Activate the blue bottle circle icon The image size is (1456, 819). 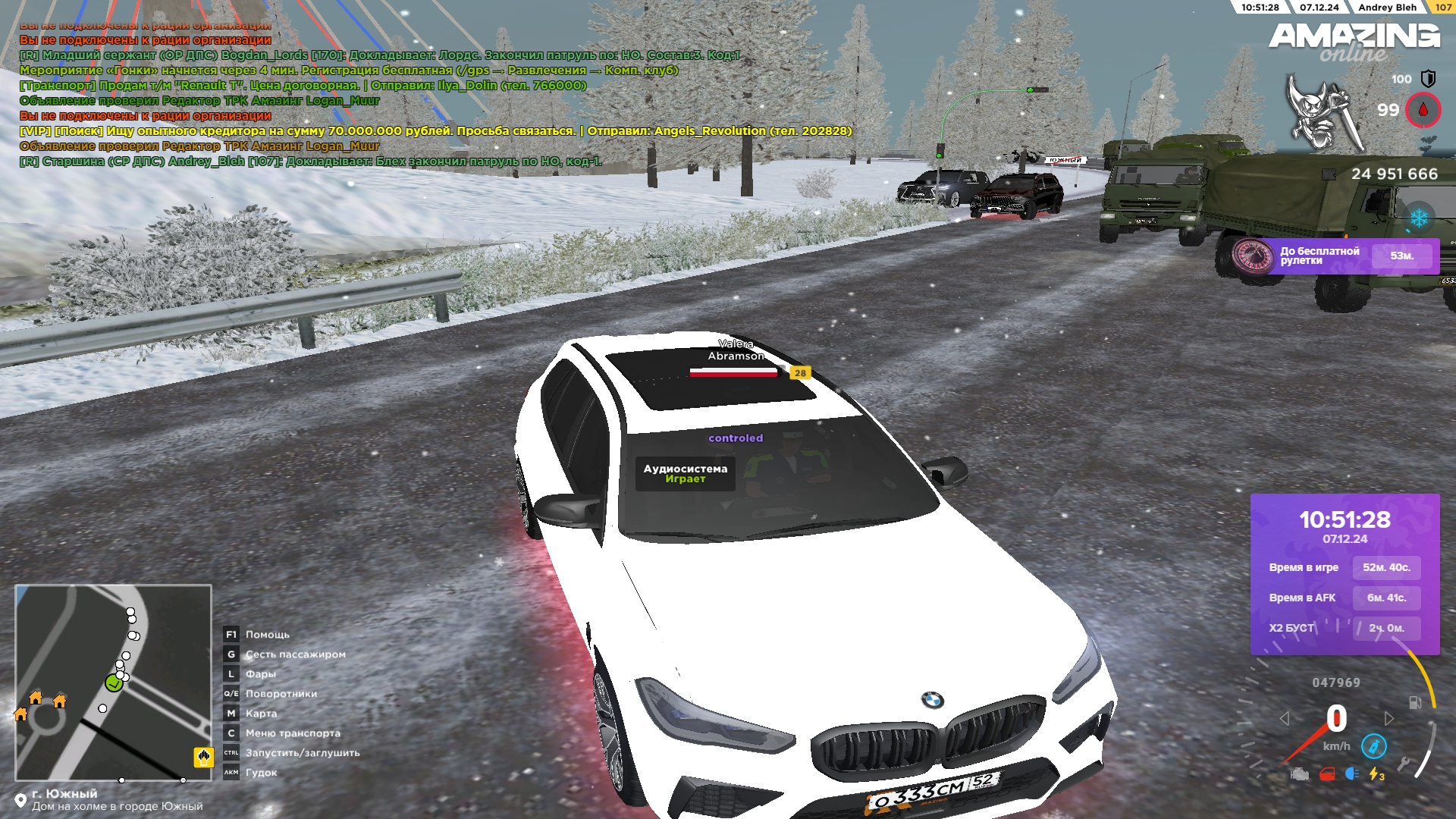1373,746
